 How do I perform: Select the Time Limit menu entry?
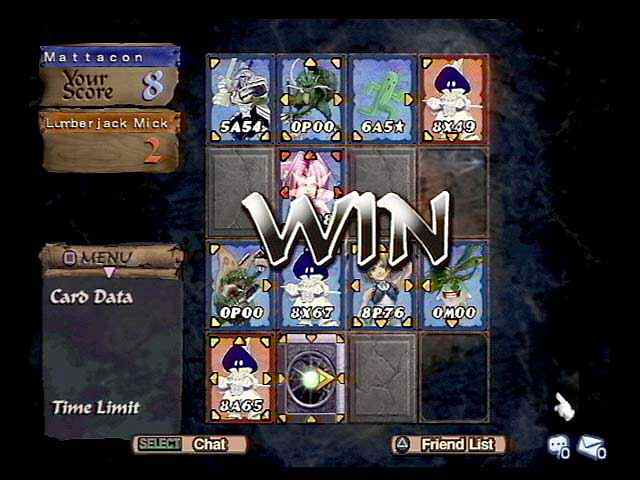click(96, 407)
